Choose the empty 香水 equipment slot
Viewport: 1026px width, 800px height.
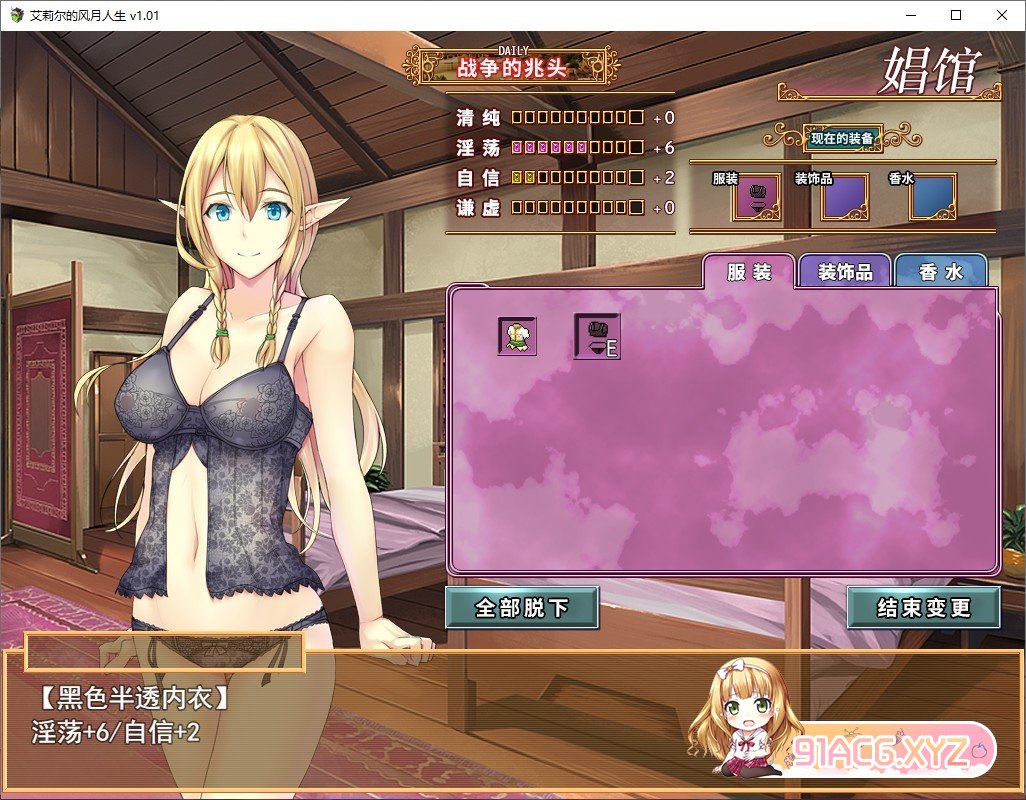(x=932, y=198)
